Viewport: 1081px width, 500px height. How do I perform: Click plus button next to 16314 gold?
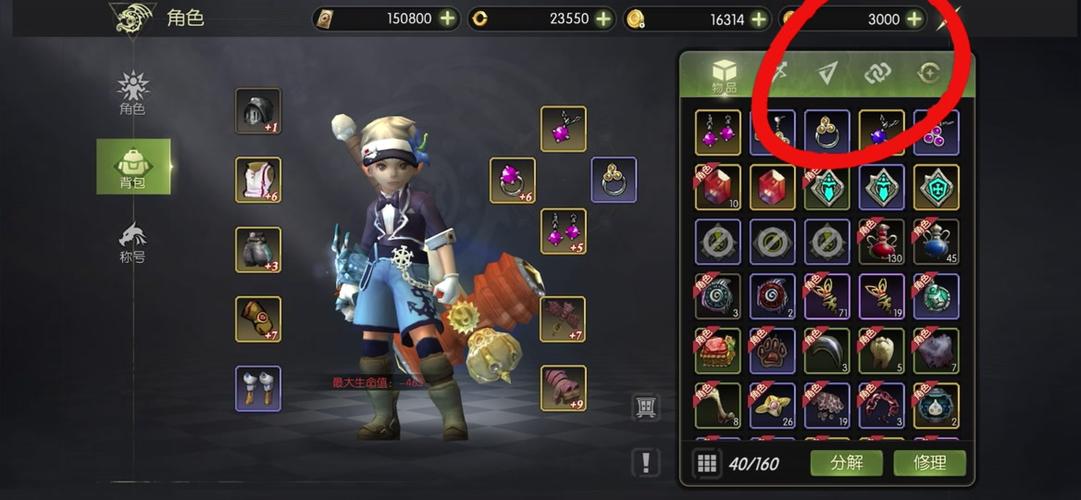click(759, 19)
